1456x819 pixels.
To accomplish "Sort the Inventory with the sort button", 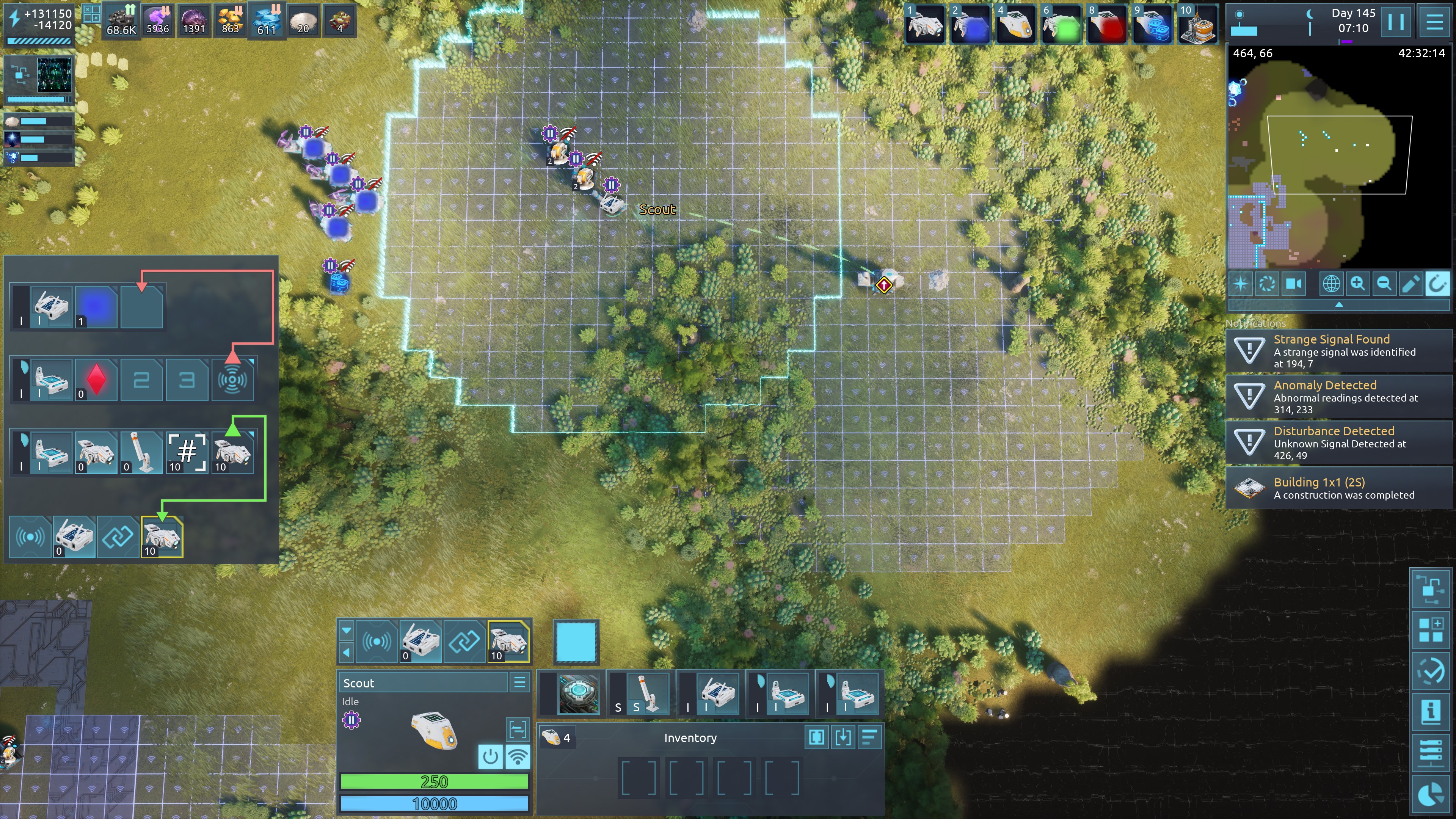I will pyautogui.click(x=869, y=737).
